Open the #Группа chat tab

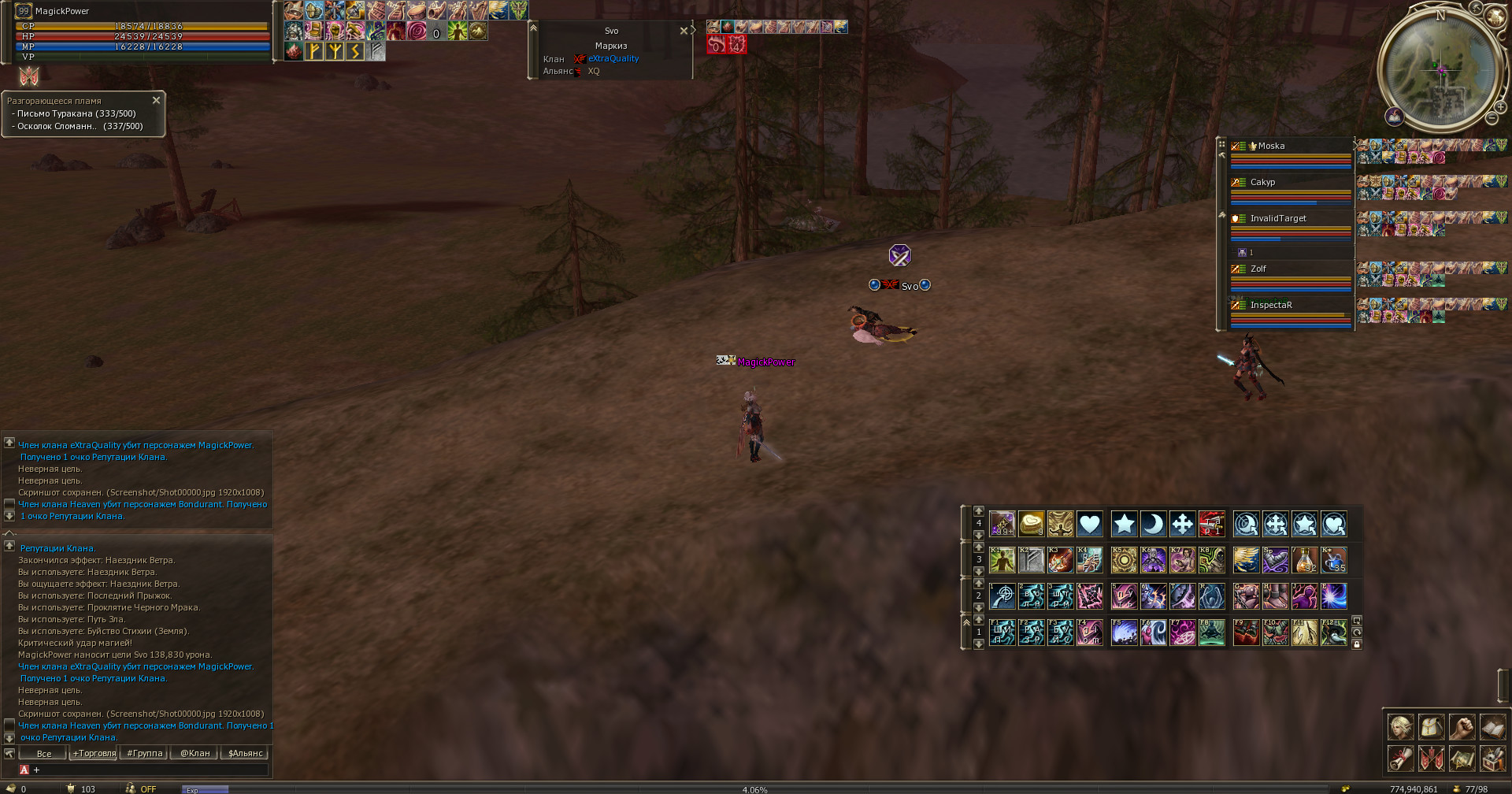tap(145, 754)
